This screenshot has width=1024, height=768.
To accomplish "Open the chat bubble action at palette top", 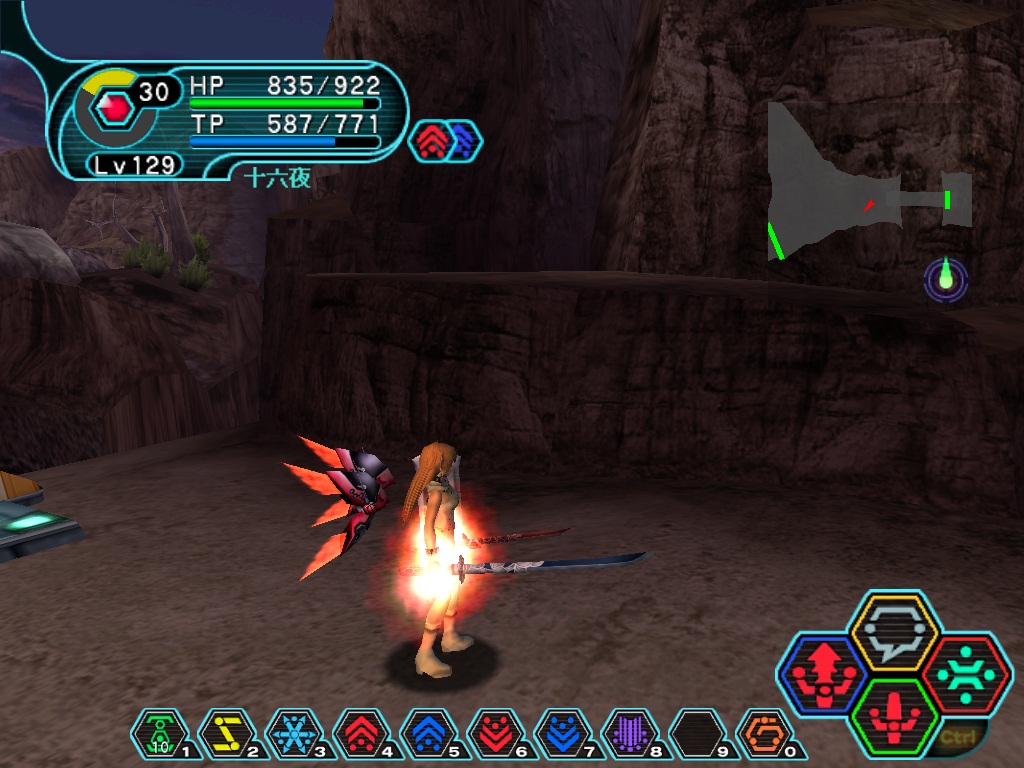I will [893, 632].
